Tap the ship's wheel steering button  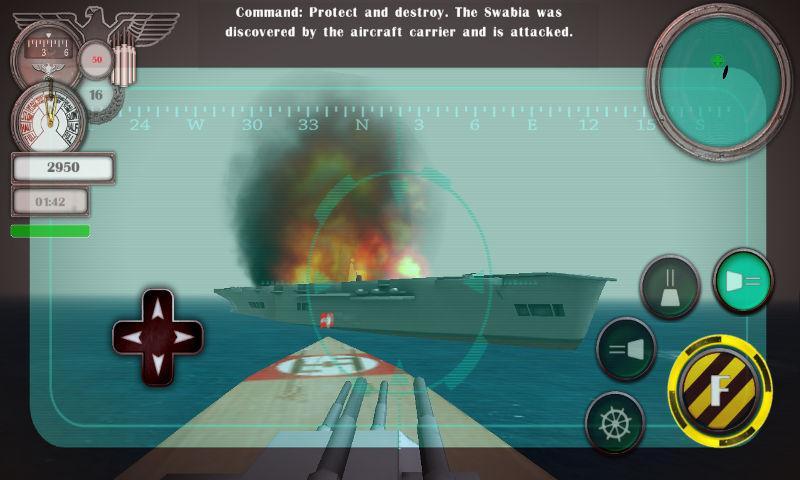point(614,421)
